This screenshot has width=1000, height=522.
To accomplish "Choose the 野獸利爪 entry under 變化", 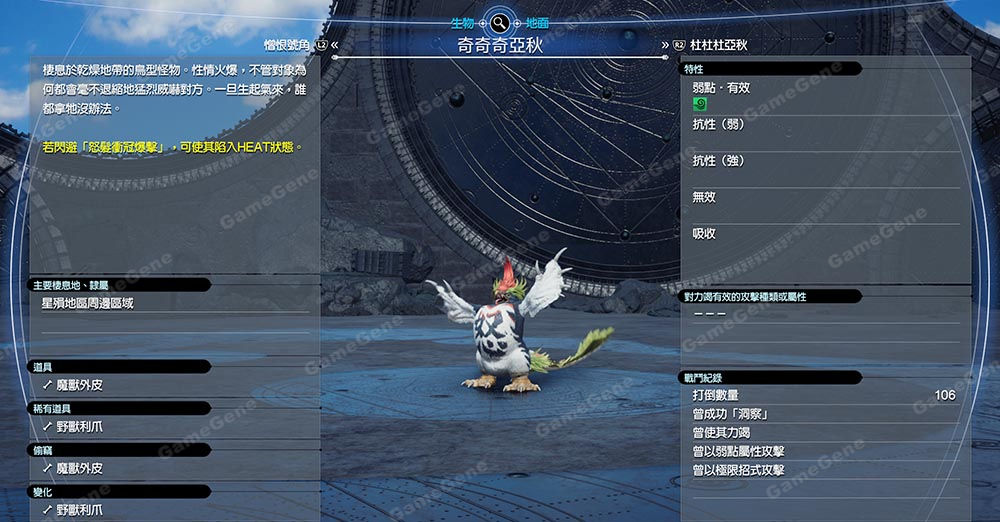I will tap(78, 510).
